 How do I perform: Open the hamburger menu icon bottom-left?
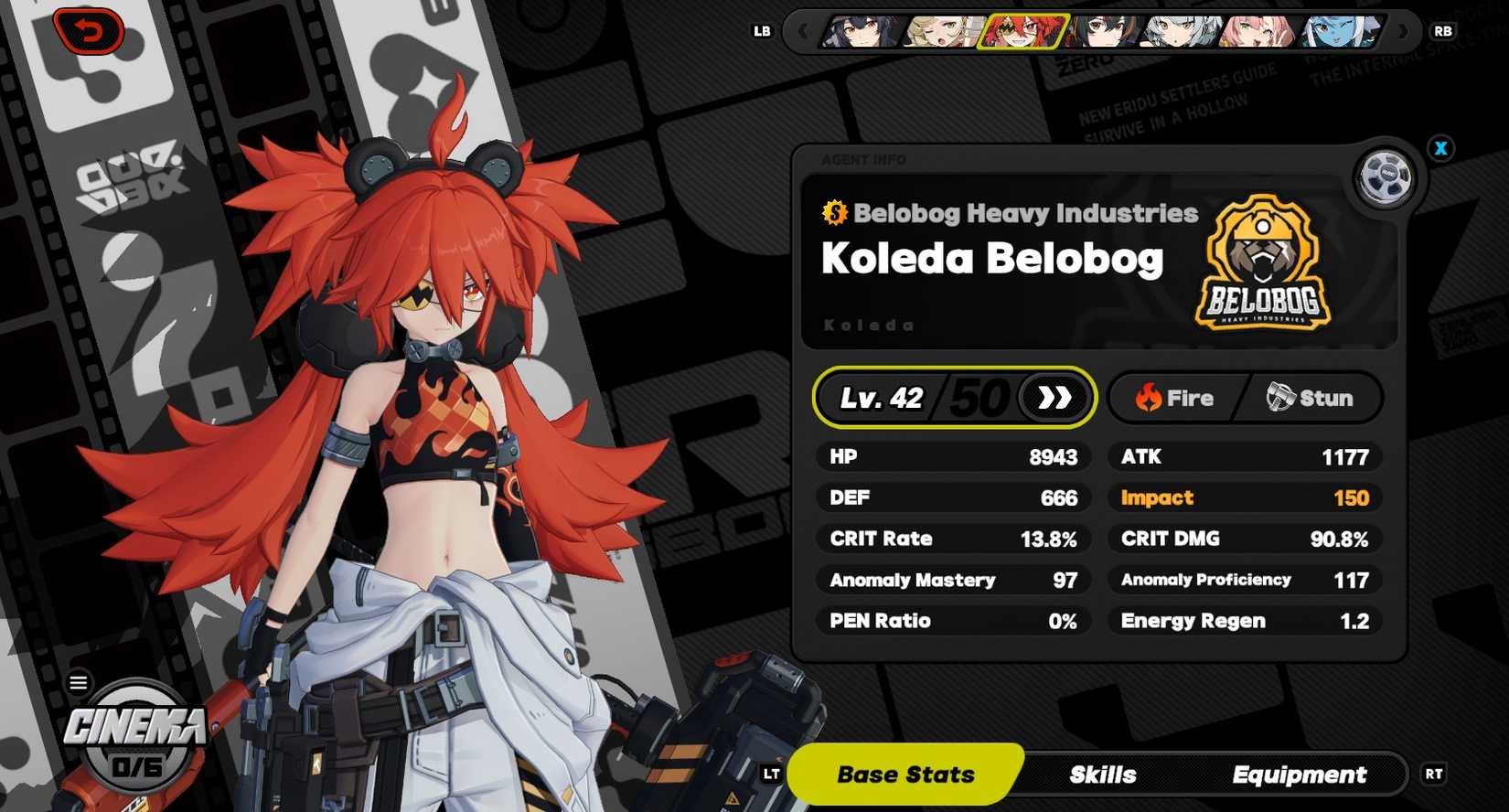coord(78,682)
